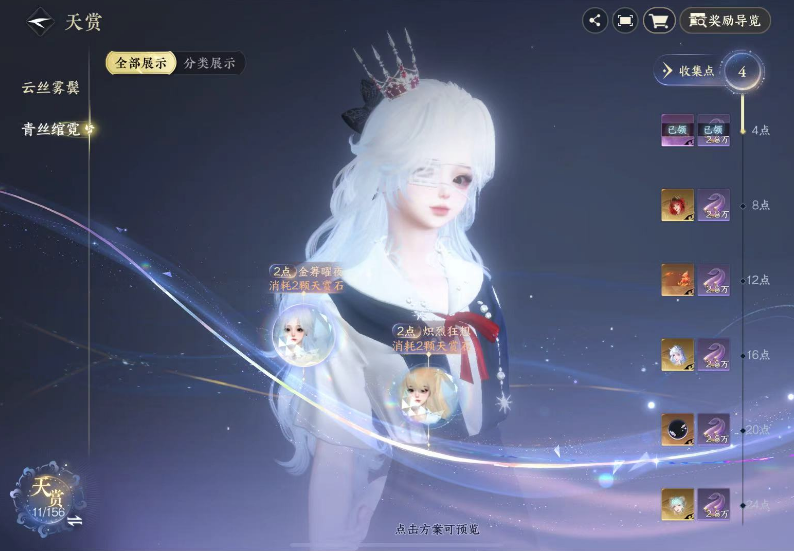Select the orange flame reward at 12点
This screenshot has height=551, width=794.
coord(677,280)
